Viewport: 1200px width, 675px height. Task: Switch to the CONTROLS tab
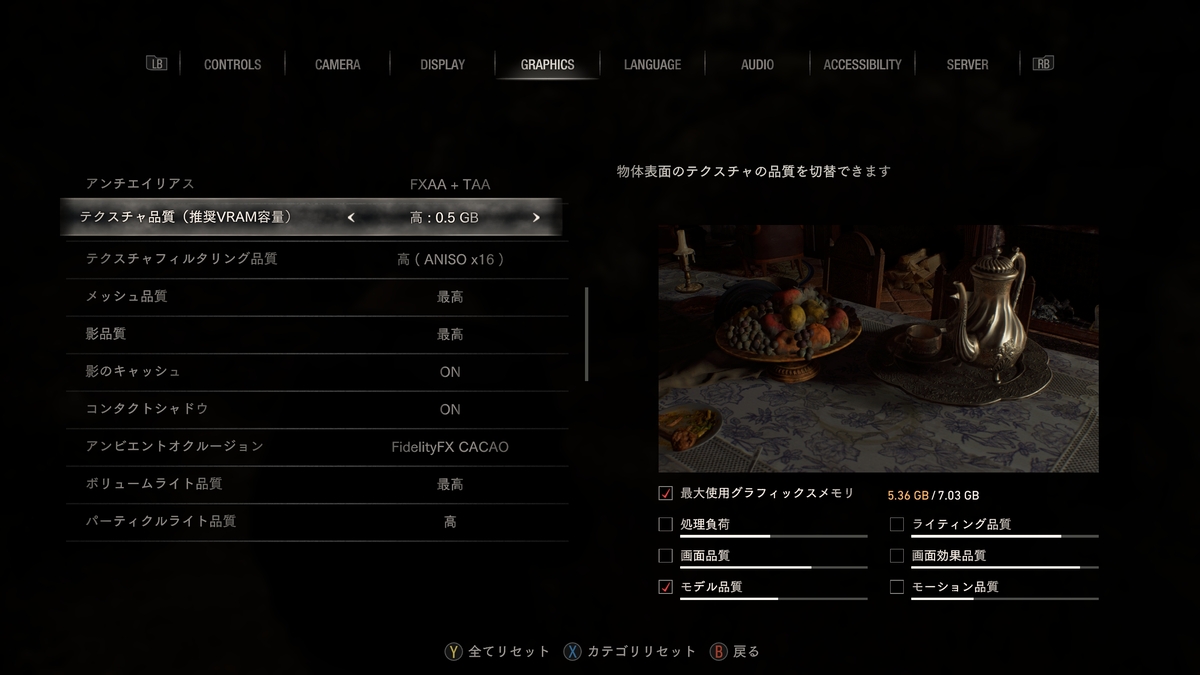tap(232, 64)
